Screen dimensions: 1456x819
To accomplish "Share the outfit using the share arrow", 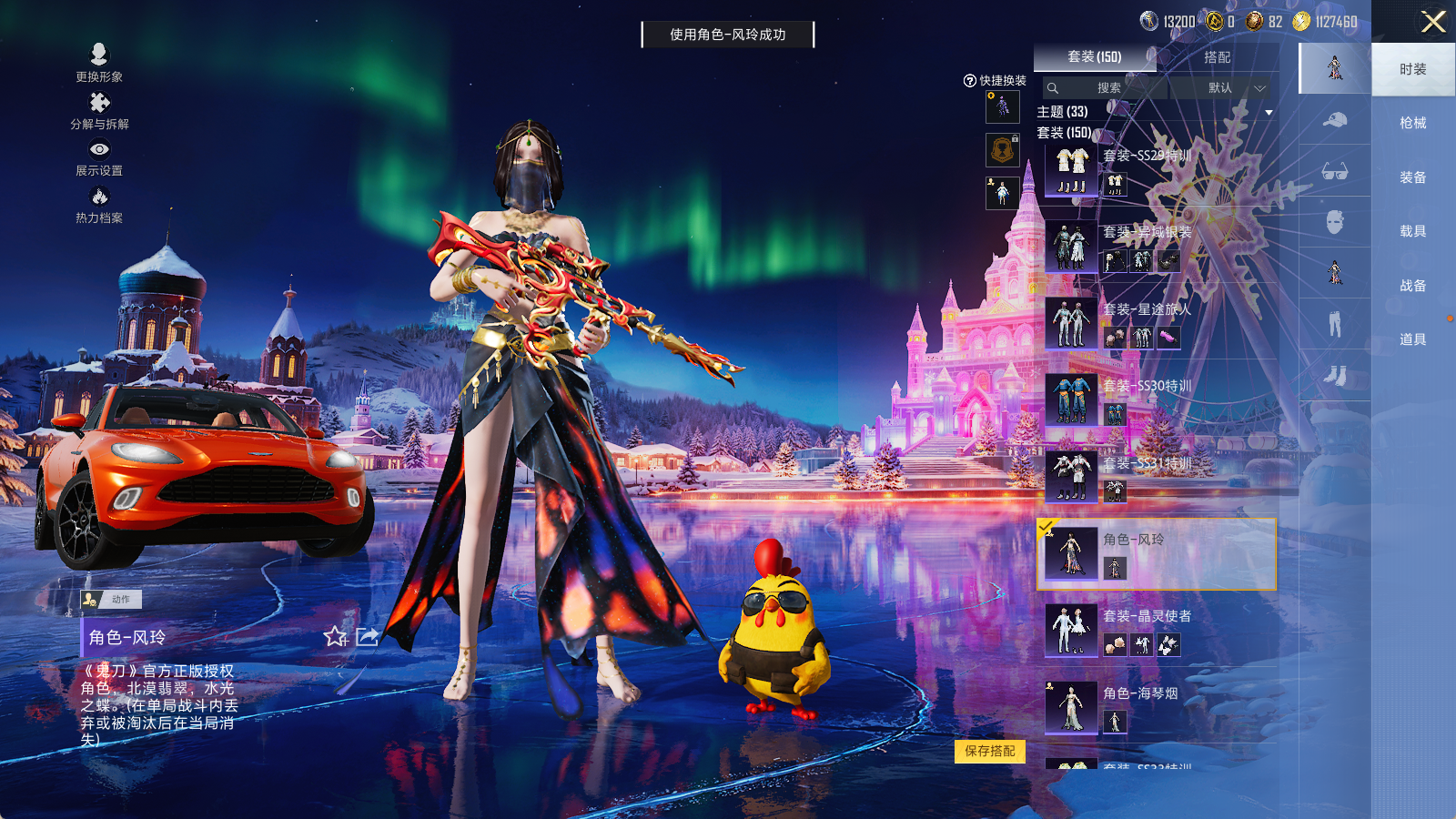I will click(x=367, y=637).
